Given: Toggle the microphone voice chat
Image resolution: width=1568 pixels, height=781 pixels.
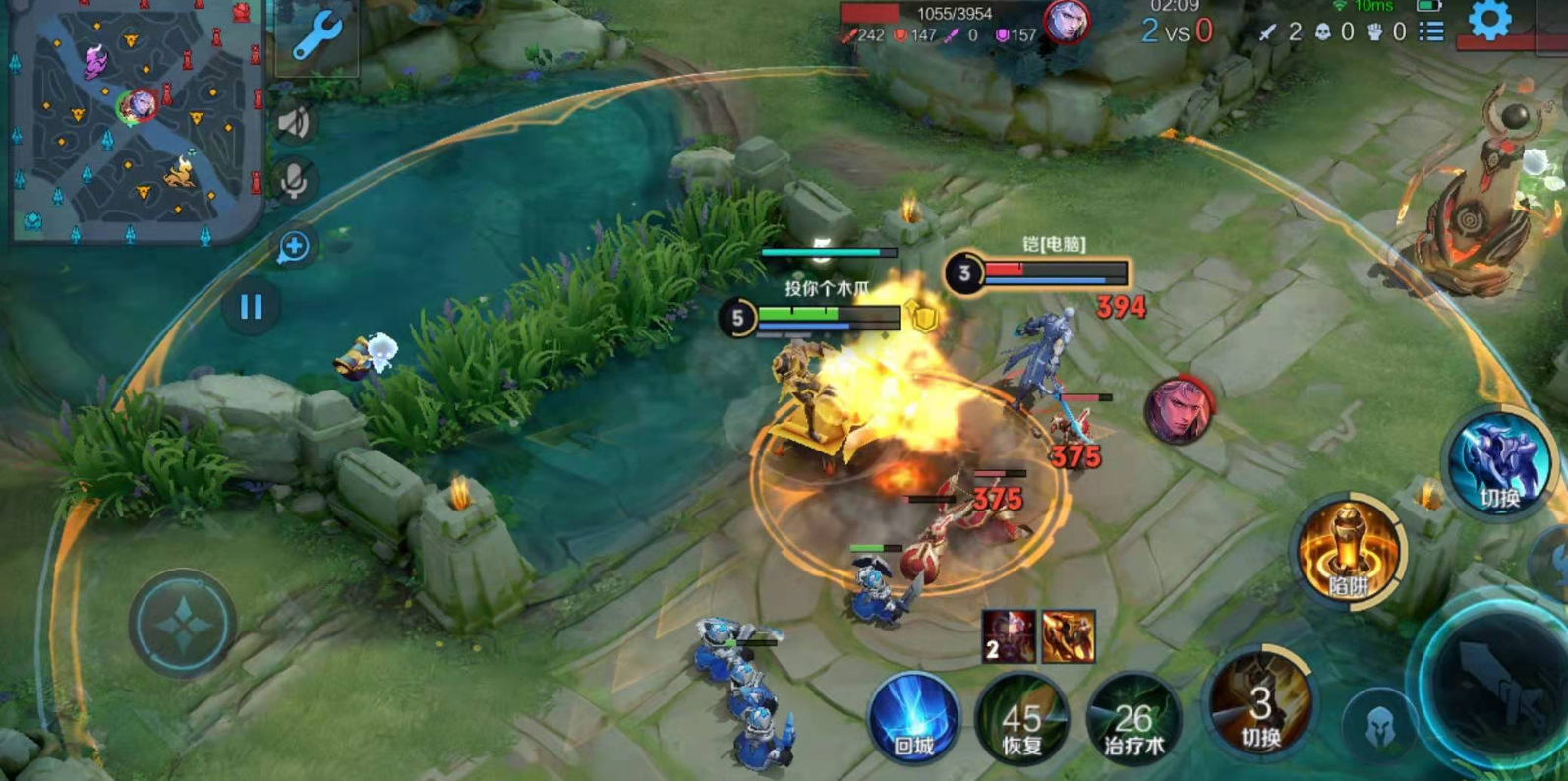Looking at the screenshot, I should point(294,181).
